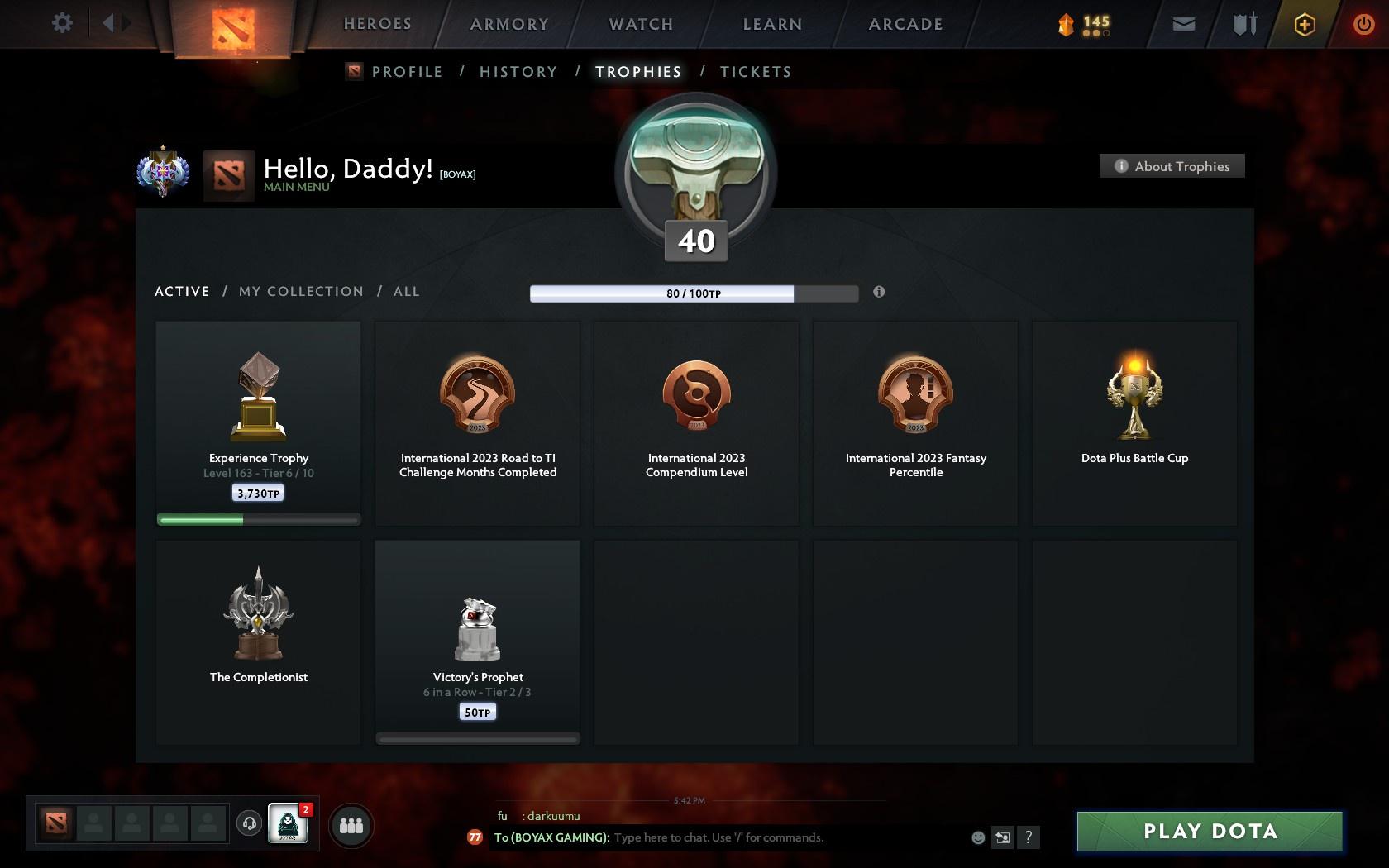Open the friends list icon
The height and width of the screenshot is (868, 1389).
click(x=353, y=824)
